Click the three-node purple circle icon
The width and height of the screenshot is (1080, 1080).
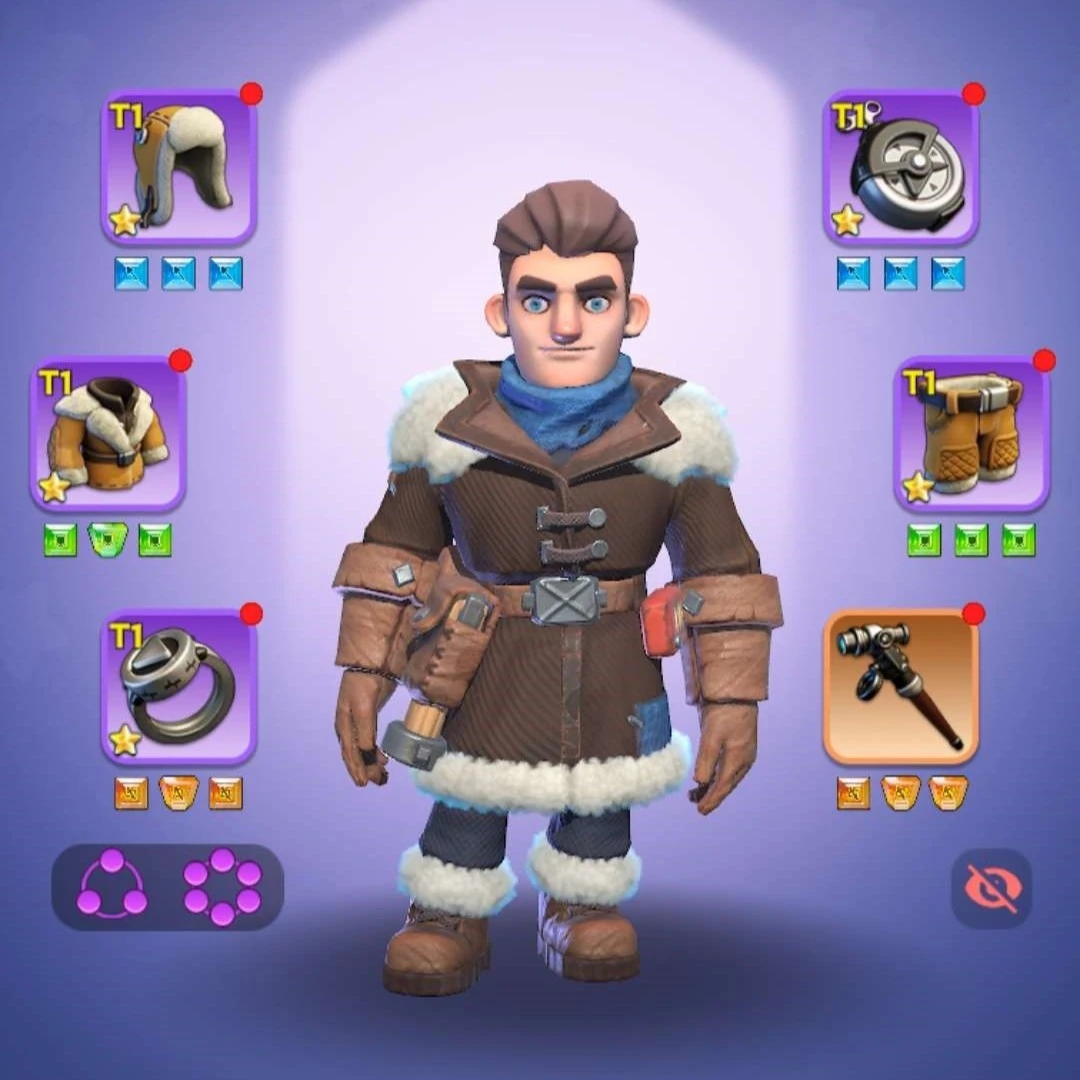112,888
